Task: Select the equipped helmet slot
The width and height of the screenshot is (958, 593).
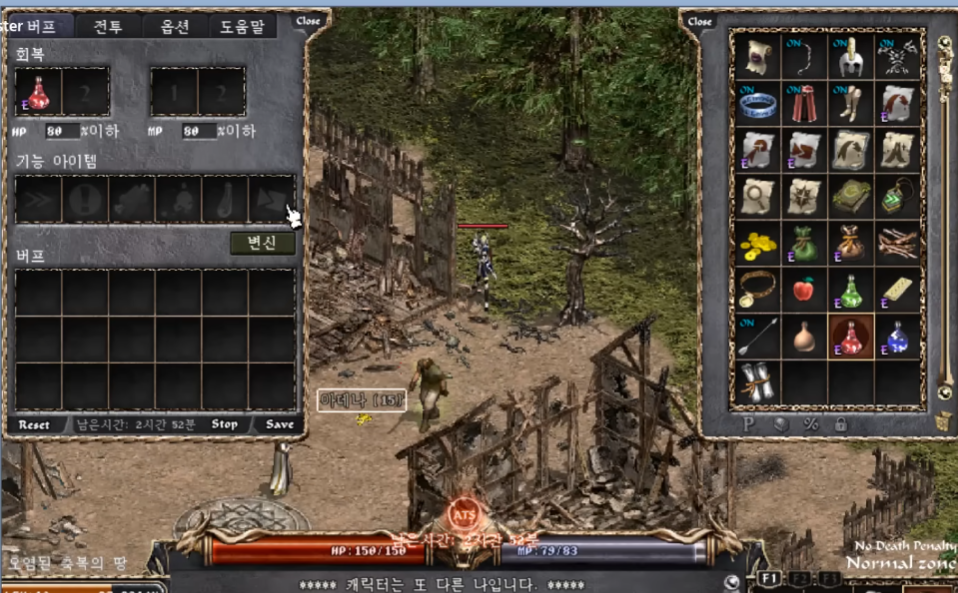Action: click(x=851, y=56)
